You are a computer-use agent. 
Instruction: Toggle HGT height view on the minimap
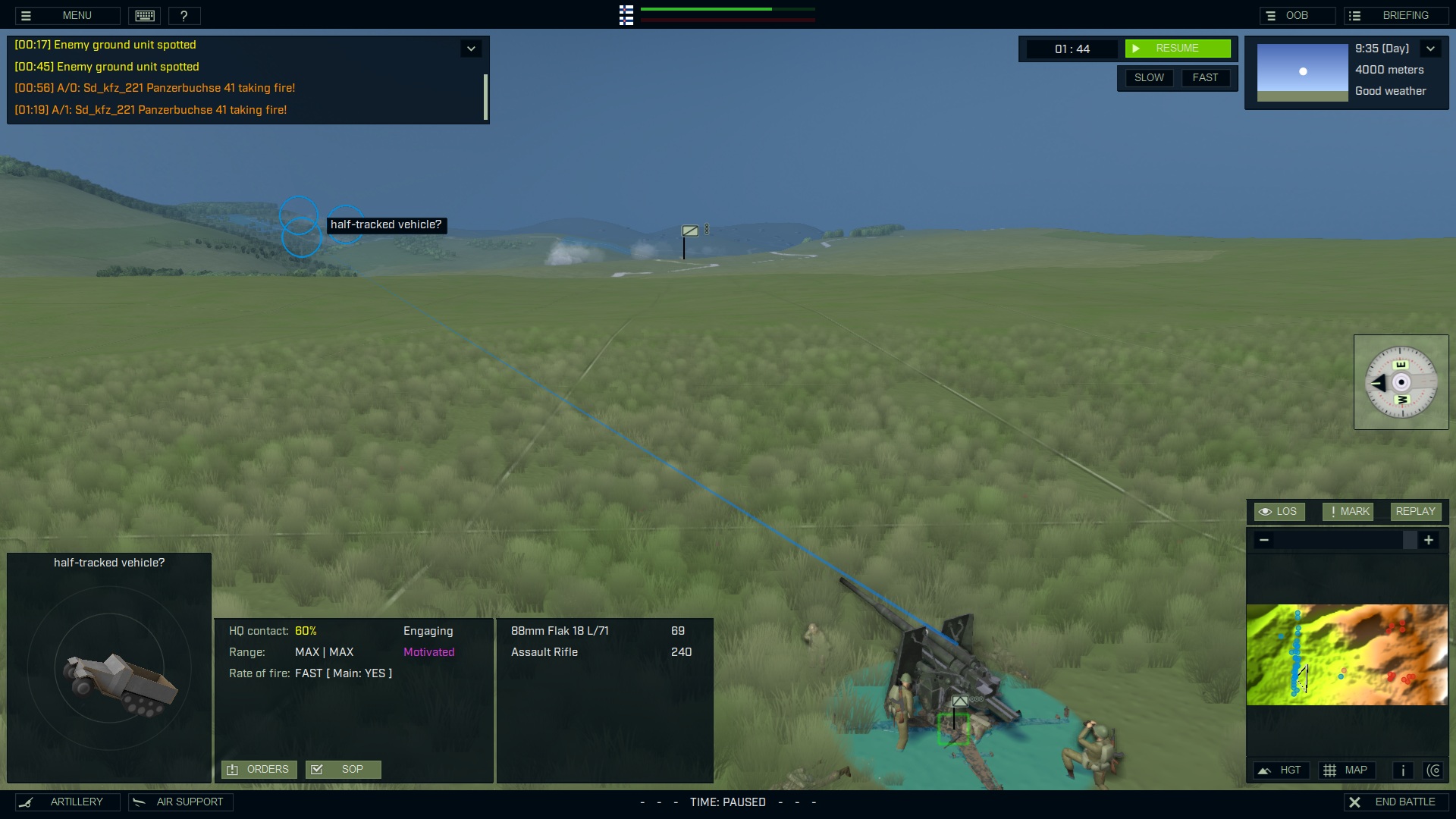[x=1282, y=770]
